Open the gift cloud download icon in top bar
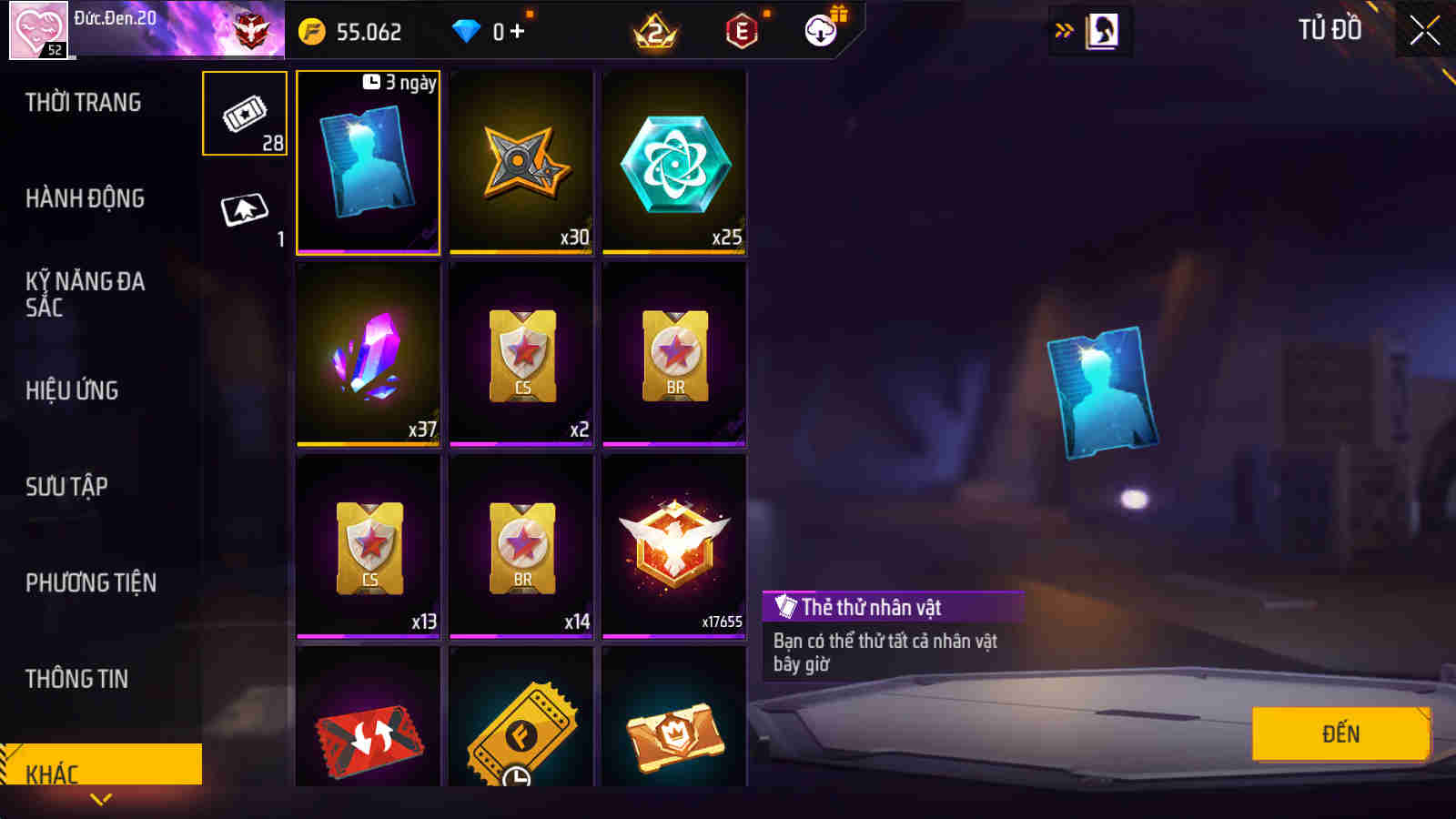 click(x=822, y=28)
